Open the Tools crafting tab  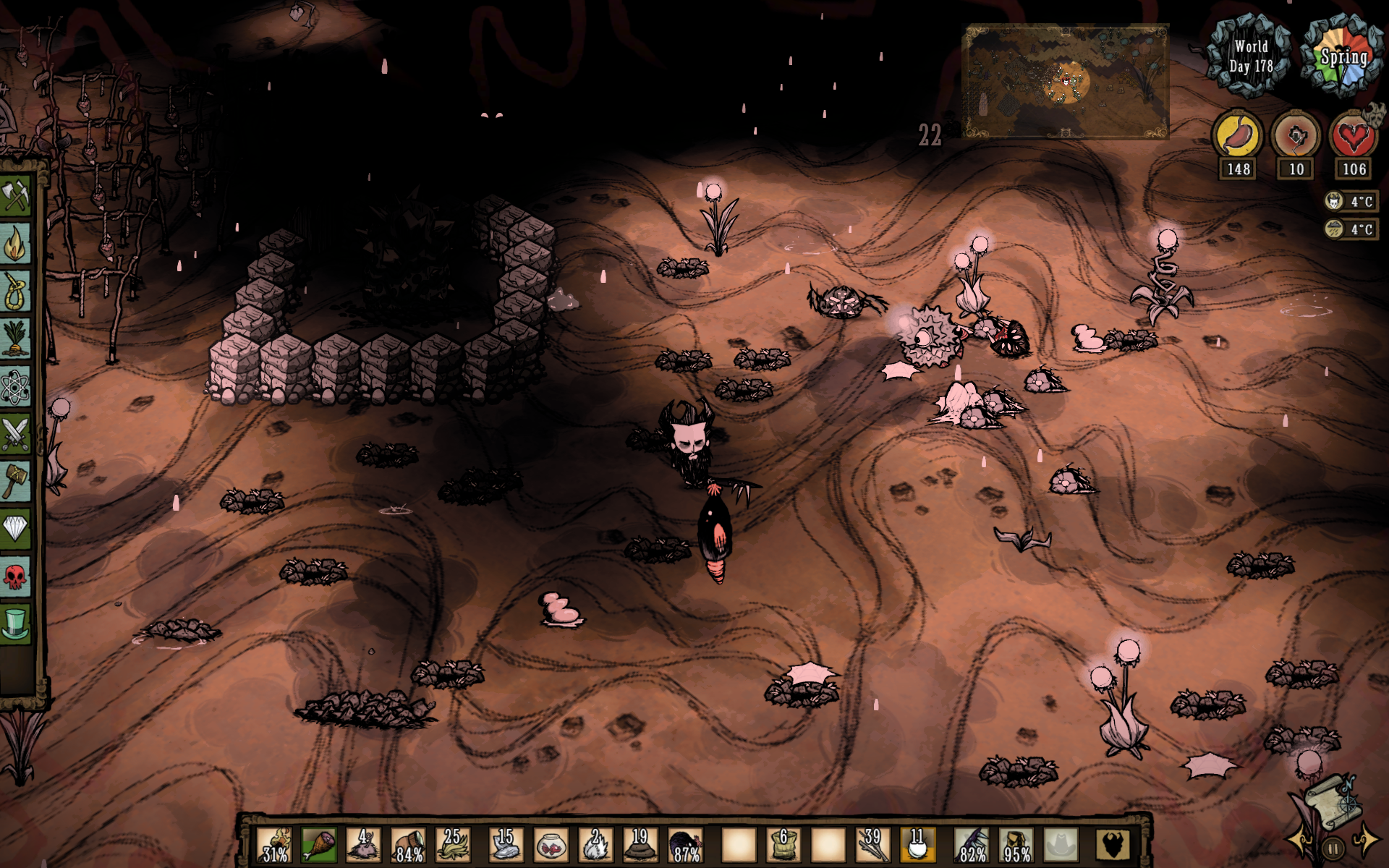(x=16, y=195)
